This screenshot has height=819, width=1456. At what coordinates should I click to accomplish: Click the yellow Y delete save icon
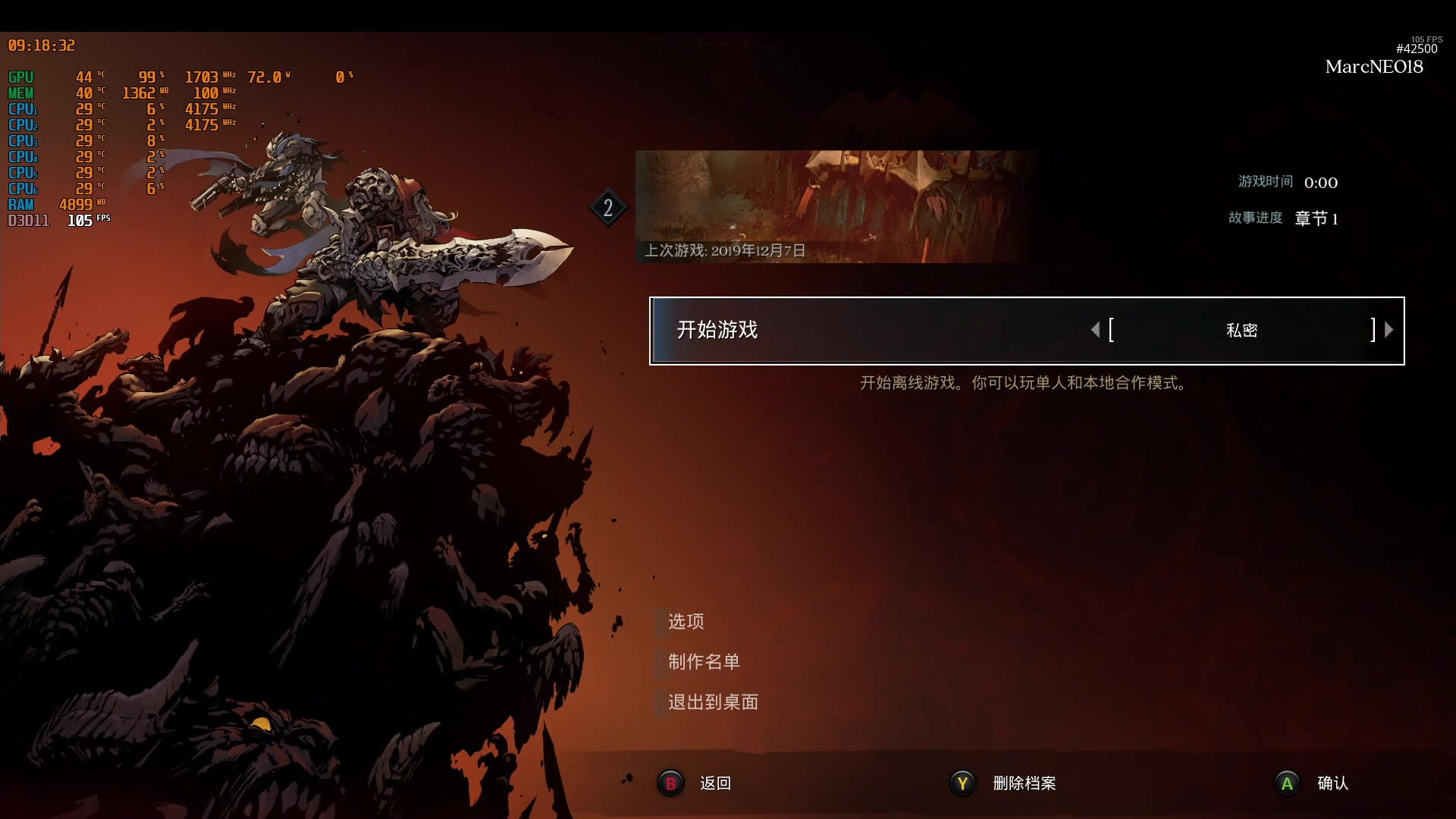(961, 784)
